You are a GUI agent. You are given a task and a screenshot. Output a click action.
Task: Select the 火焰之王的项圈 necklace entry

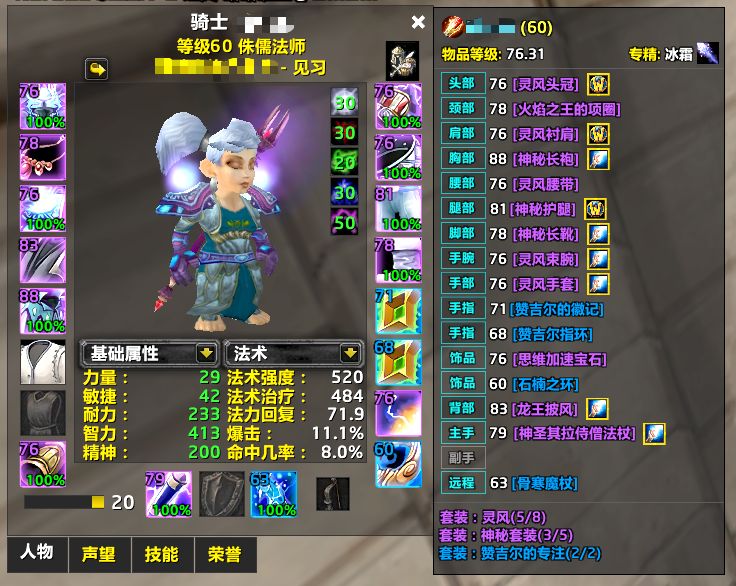point(566,109)
